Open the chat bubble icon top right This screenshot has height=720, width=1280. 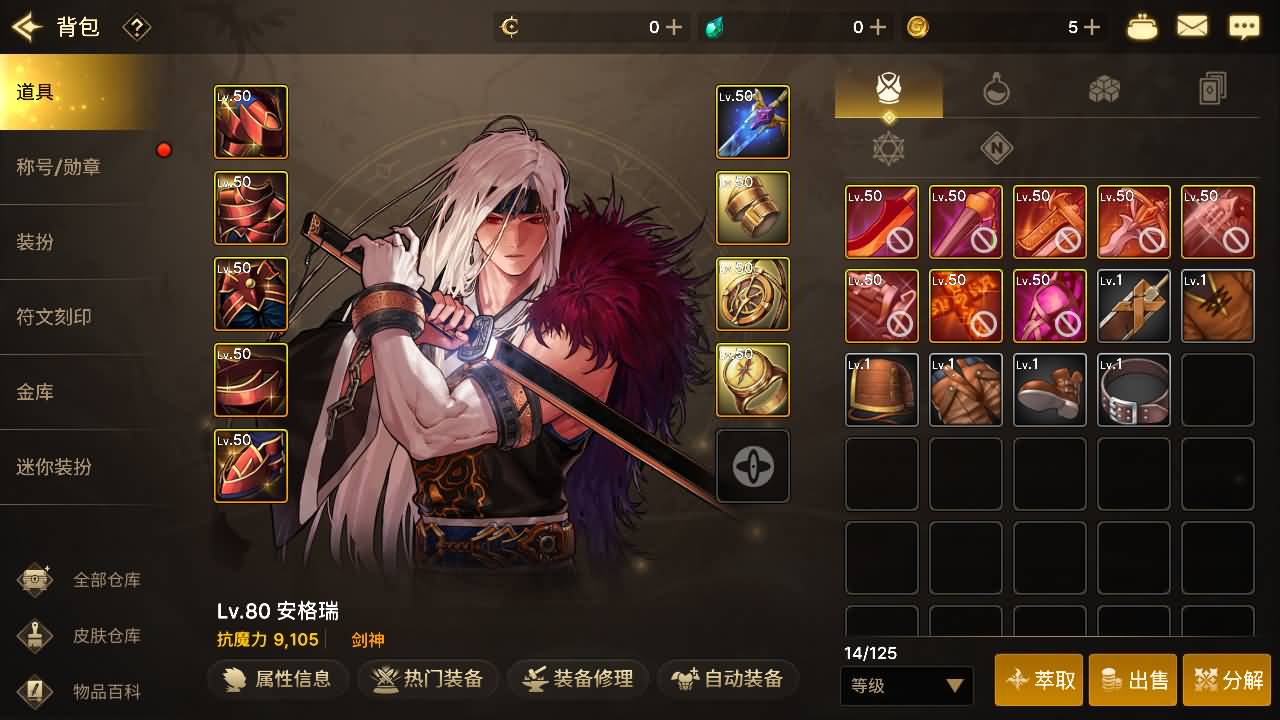[1244, 26]
